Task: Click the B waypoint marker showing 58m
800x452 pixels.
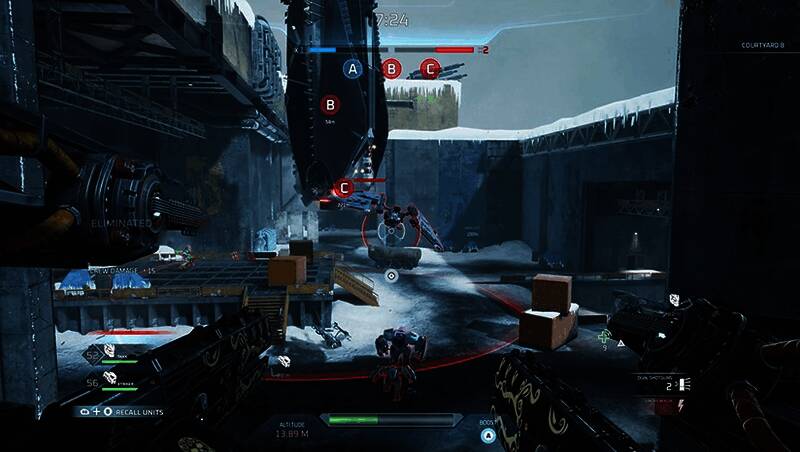Action: coord(330,103)
